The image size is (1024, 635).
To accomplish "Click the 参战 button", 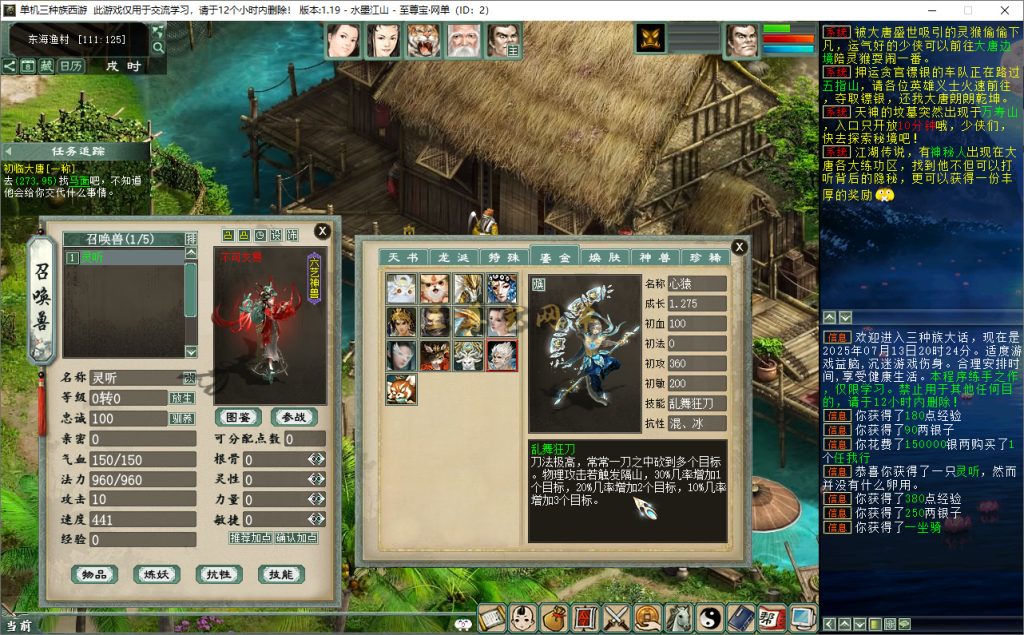I will point(293,416).
